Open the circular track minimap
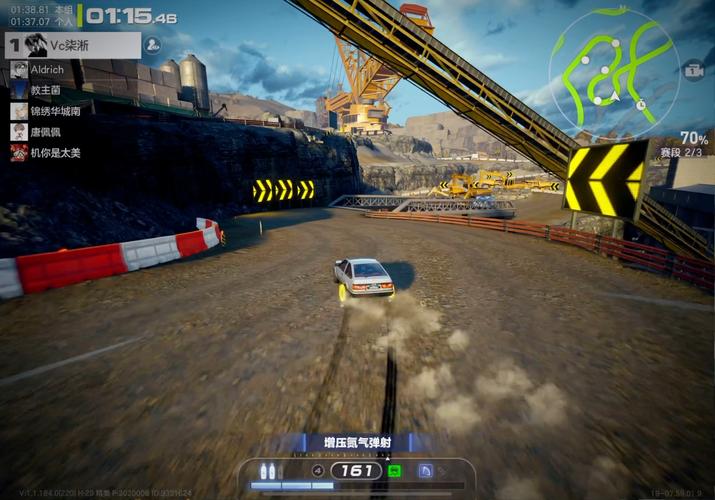Image resolution: width=715 pixels, height=500 pixels. click(613, 72)
